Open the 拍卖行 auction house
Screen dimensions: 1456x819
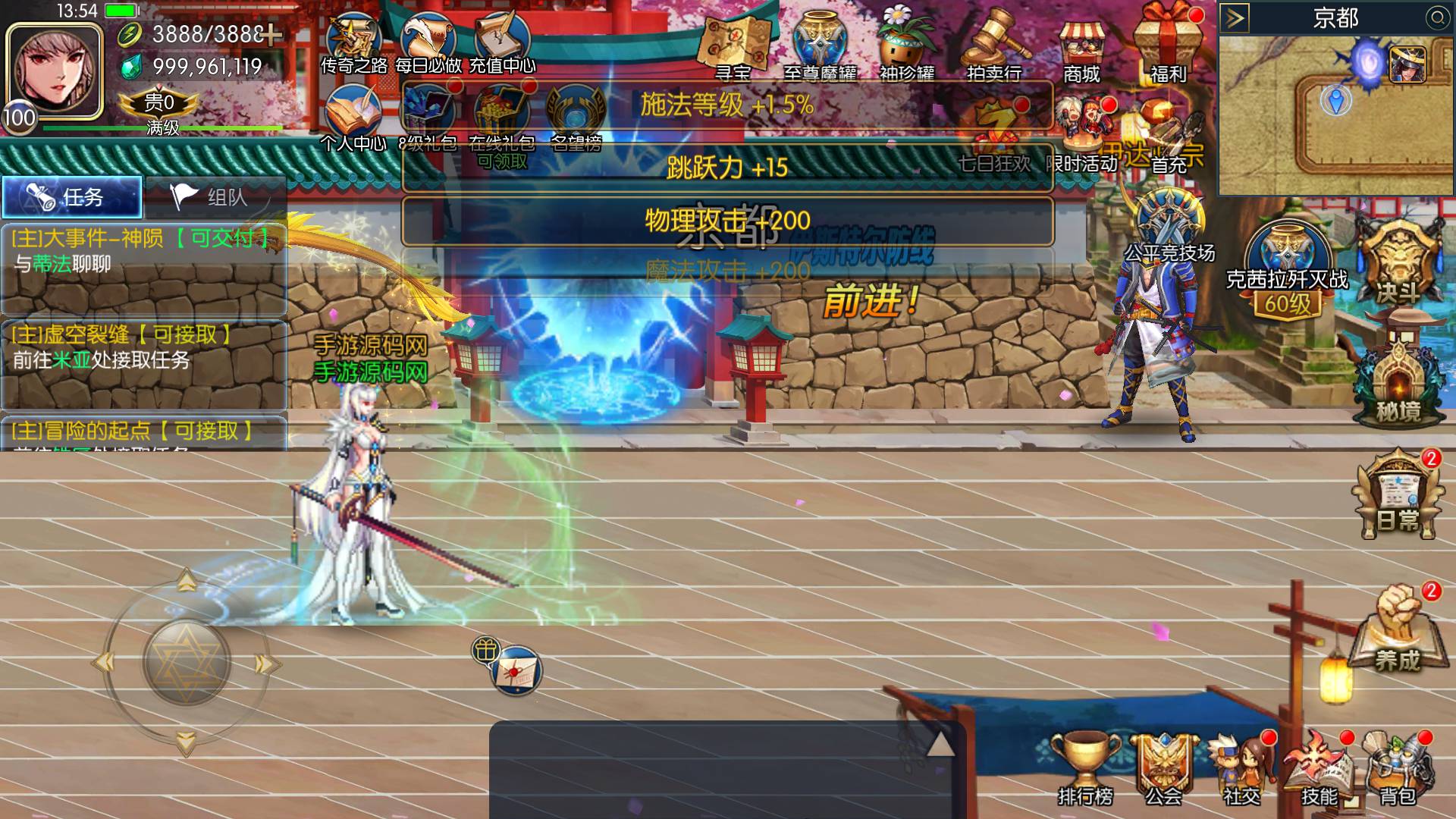point(994,47)
